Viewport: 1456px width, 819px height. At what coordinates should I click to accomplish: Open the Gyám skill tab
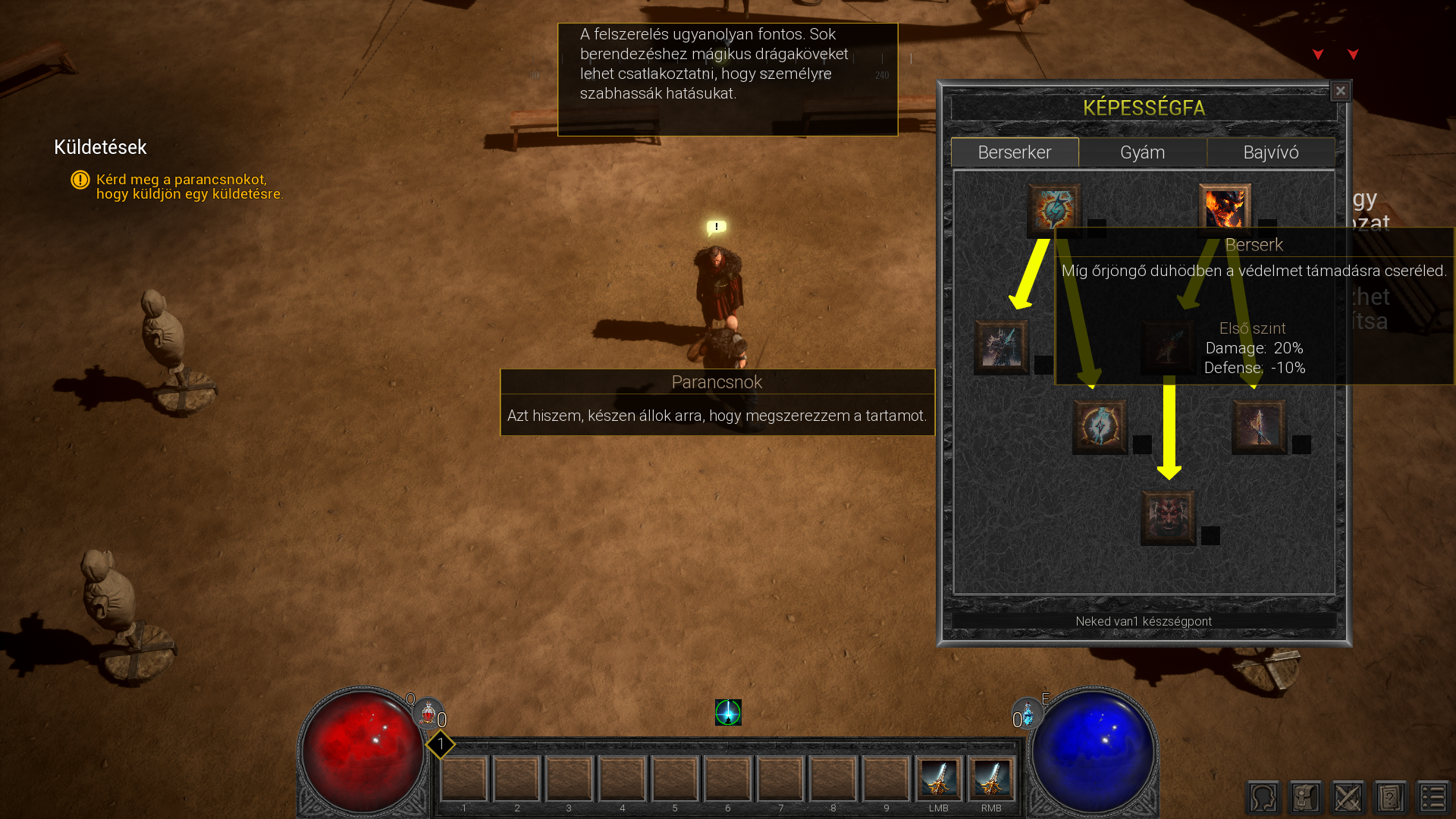(x=1142, y=152)
